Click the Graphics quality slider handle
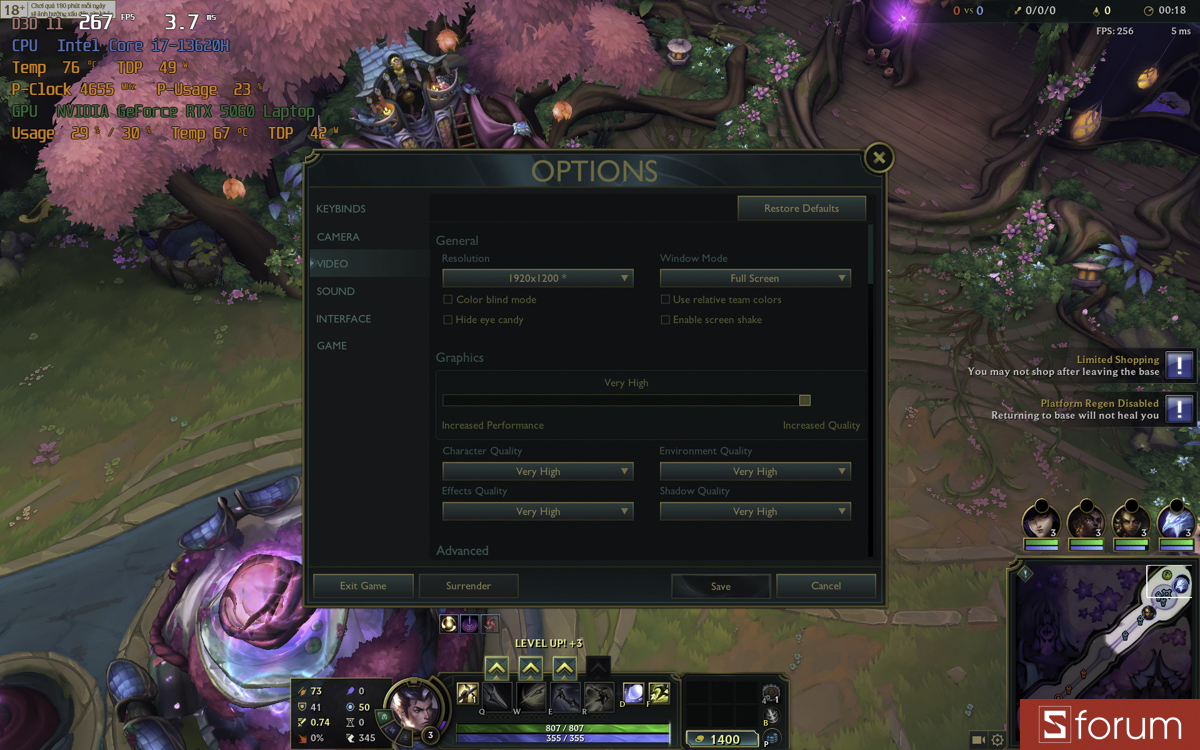Screen dimensions: 1200x750 click(x=805, y=400)
